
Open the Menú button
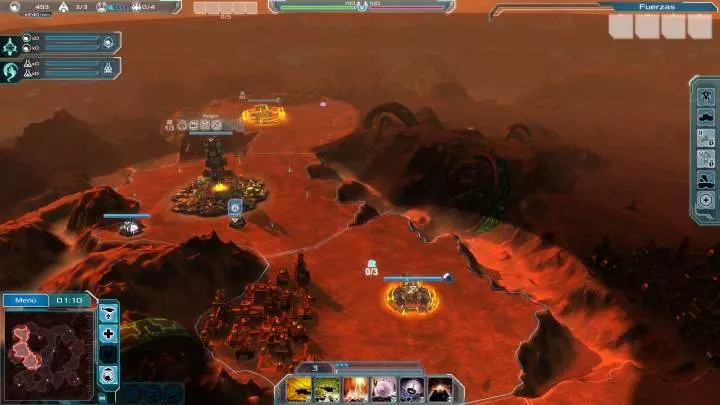(23, 299)
